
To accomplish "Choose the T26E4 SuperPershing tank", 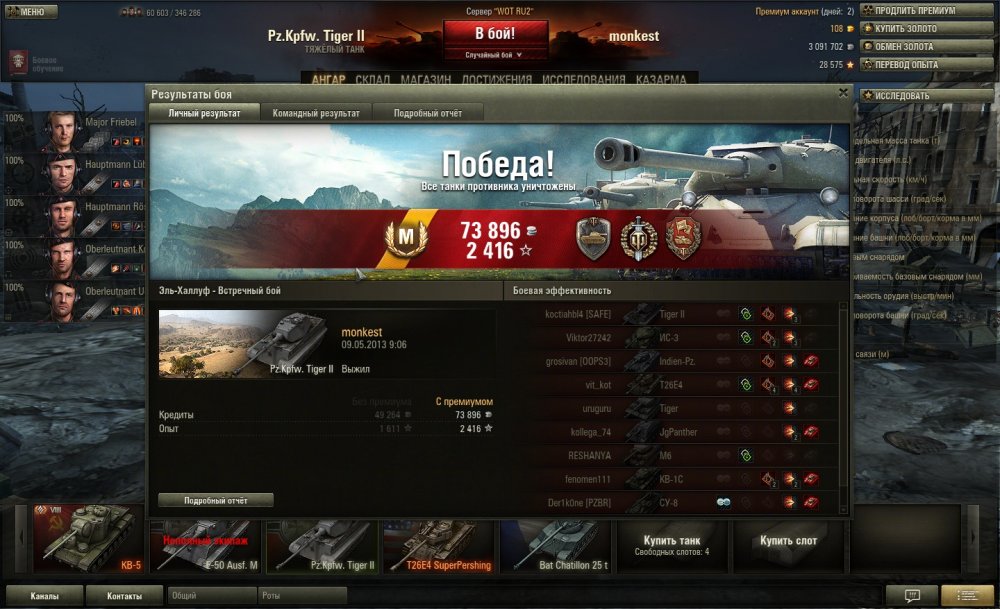I will coord(440,545).
